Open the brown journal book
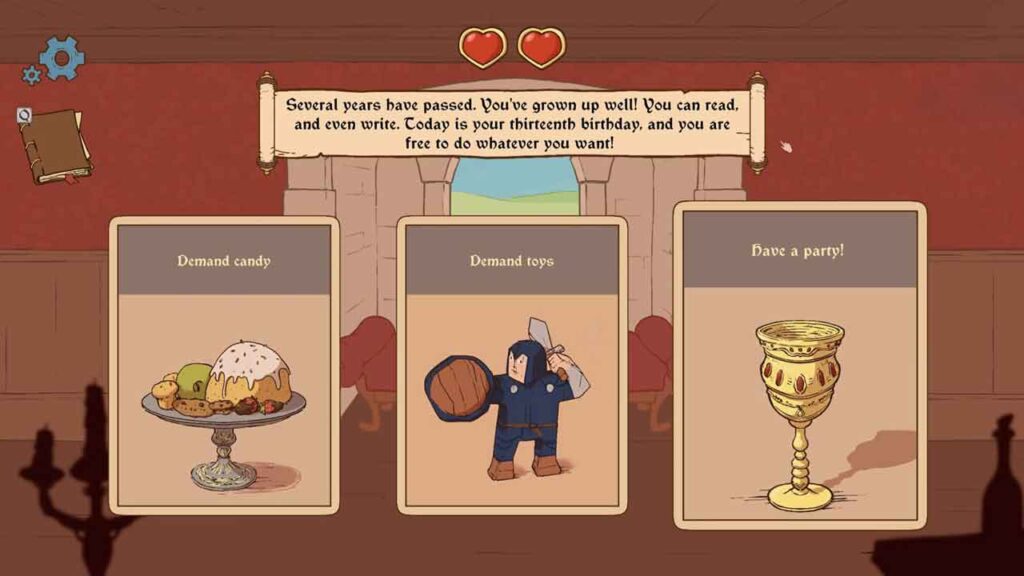This screenshot has width=1024, height=576. pyautogui.click(x=53, y=146)
